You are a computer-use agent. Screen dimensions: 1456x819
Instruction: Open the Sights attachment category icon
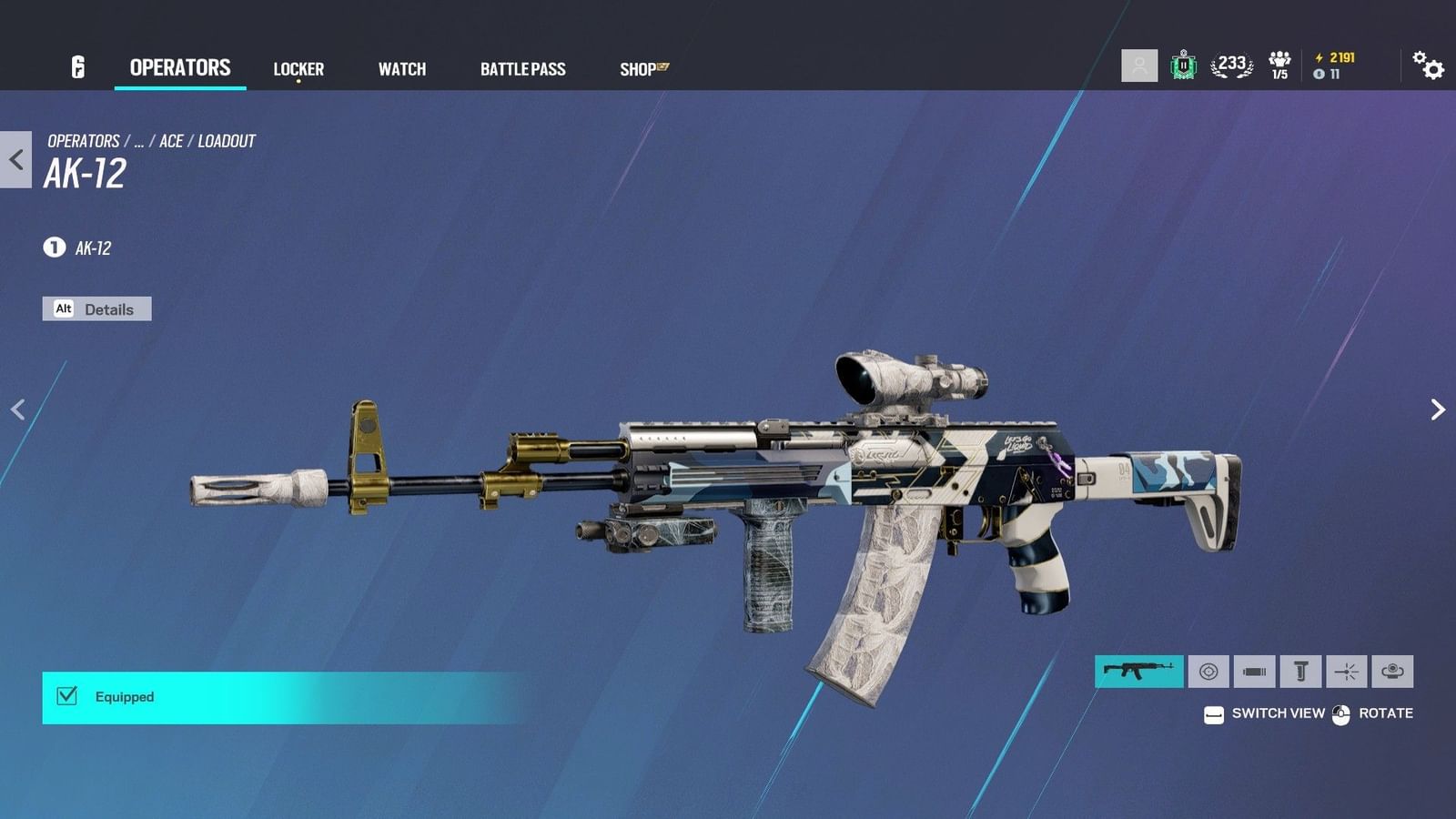[1208, 672]
